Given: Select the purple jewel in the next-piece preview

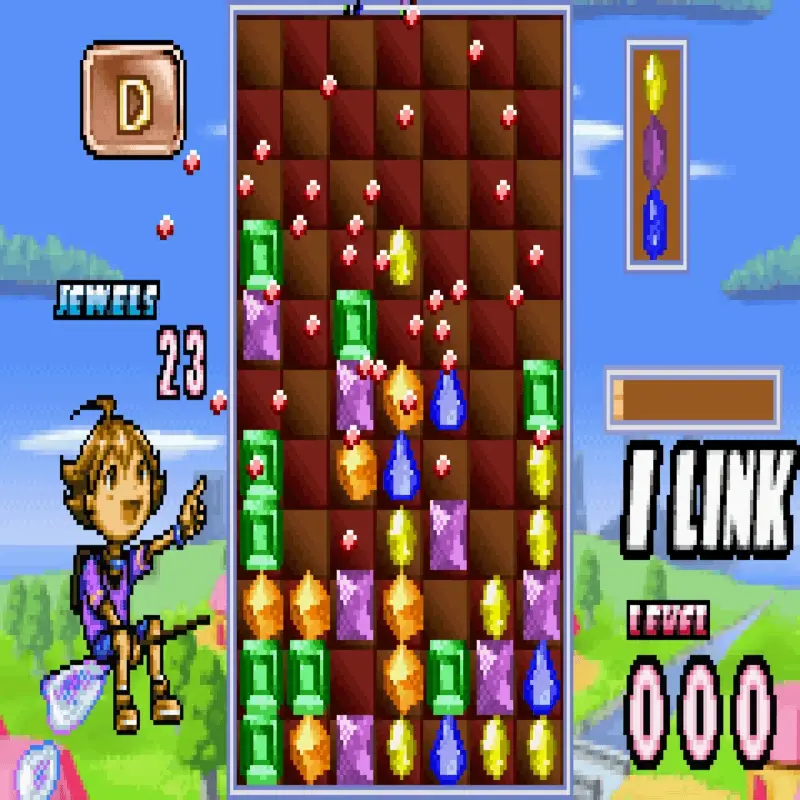Looking at the screenshot, I should point(655,151).
